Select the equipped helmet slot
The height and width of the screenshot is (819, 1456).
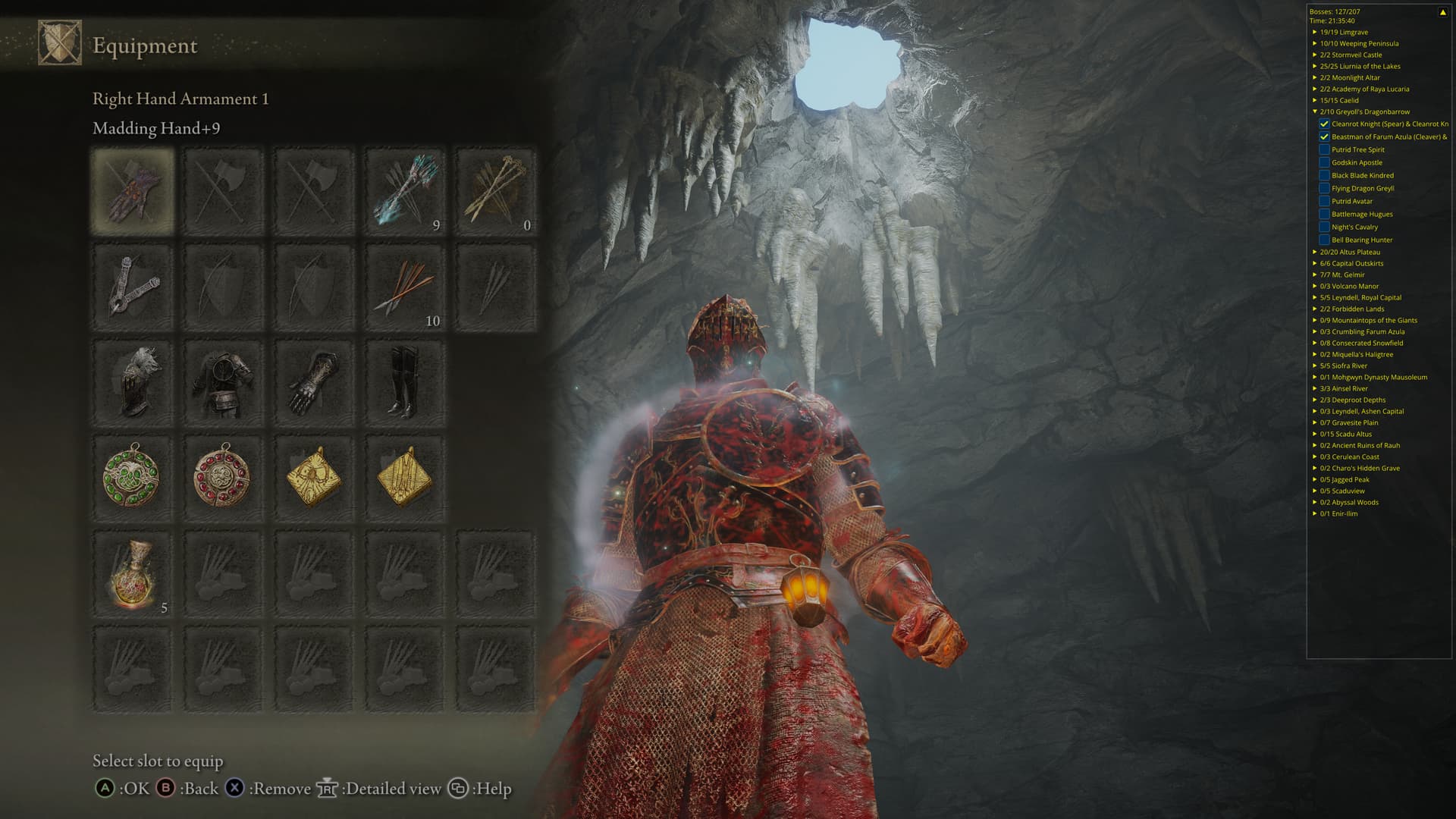pyautogui.click(x=133, y=383)
